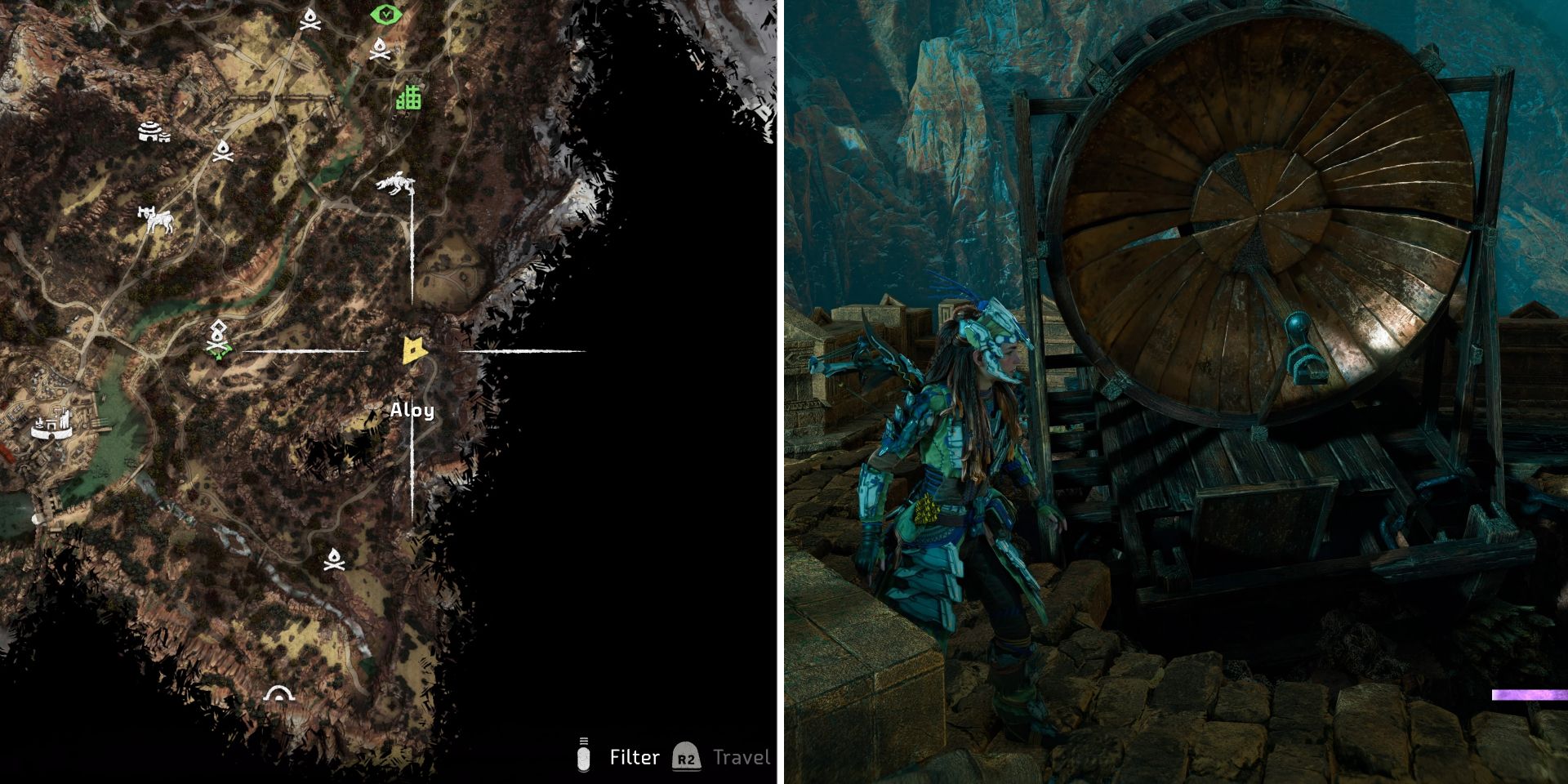Expand the small hut icon beside the large settlement

(165, 139)
